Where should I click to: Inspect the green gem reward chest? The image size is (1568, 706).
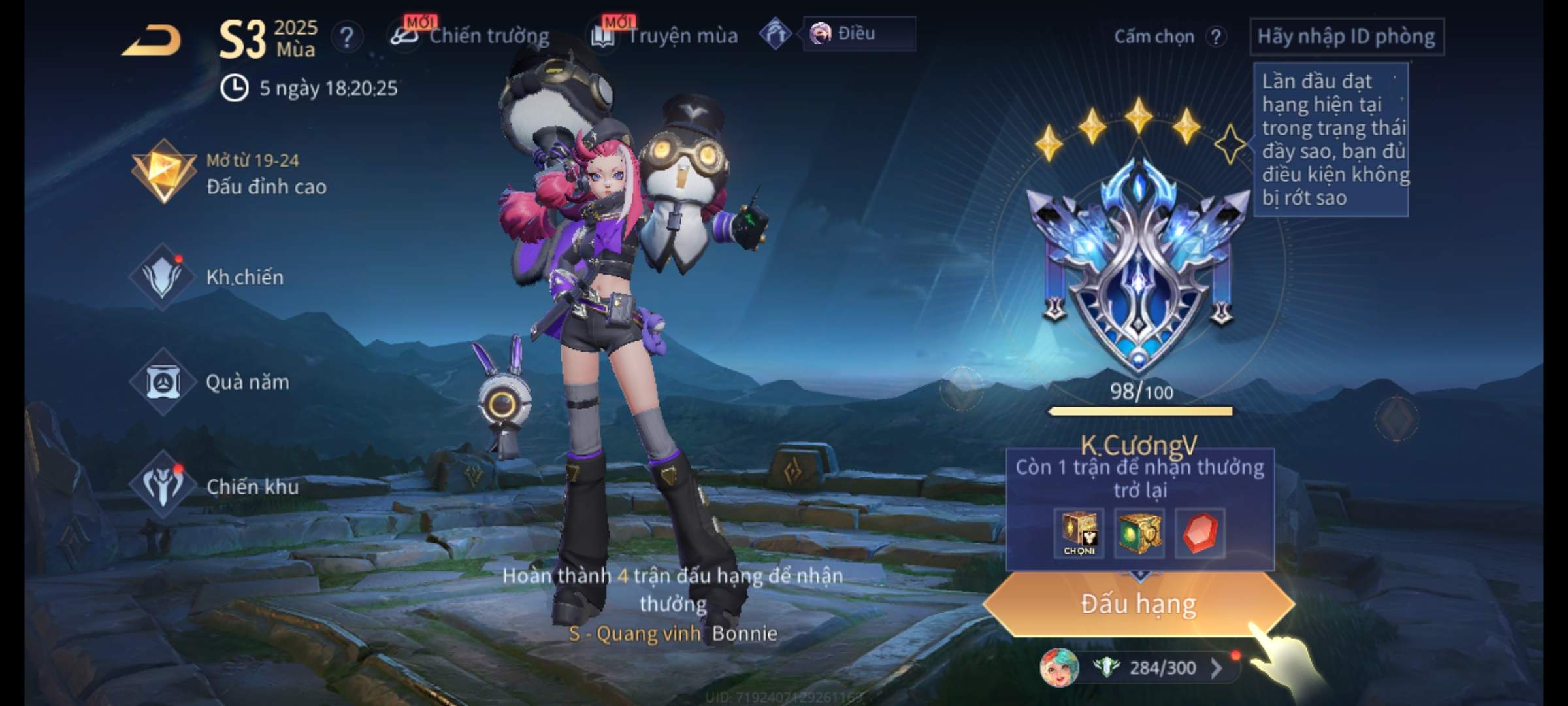1139,533
